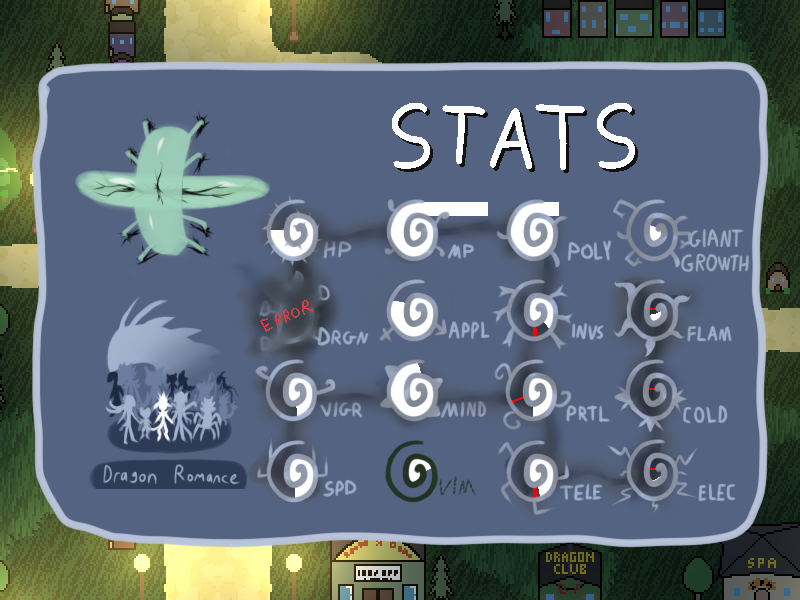Select the MP stat spiral

click(413, 231)
